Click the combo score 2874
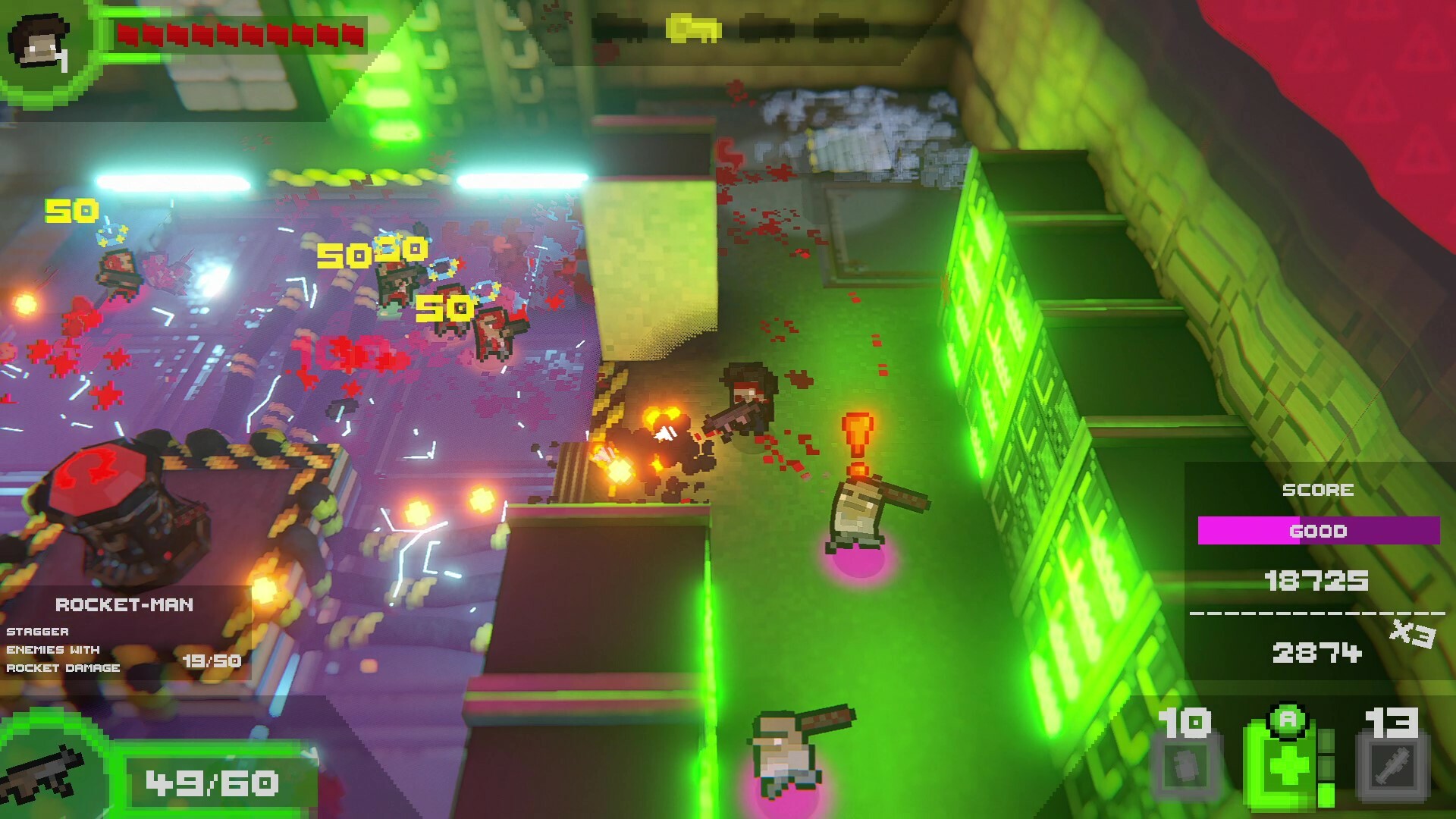 [x=1317, y=652]
